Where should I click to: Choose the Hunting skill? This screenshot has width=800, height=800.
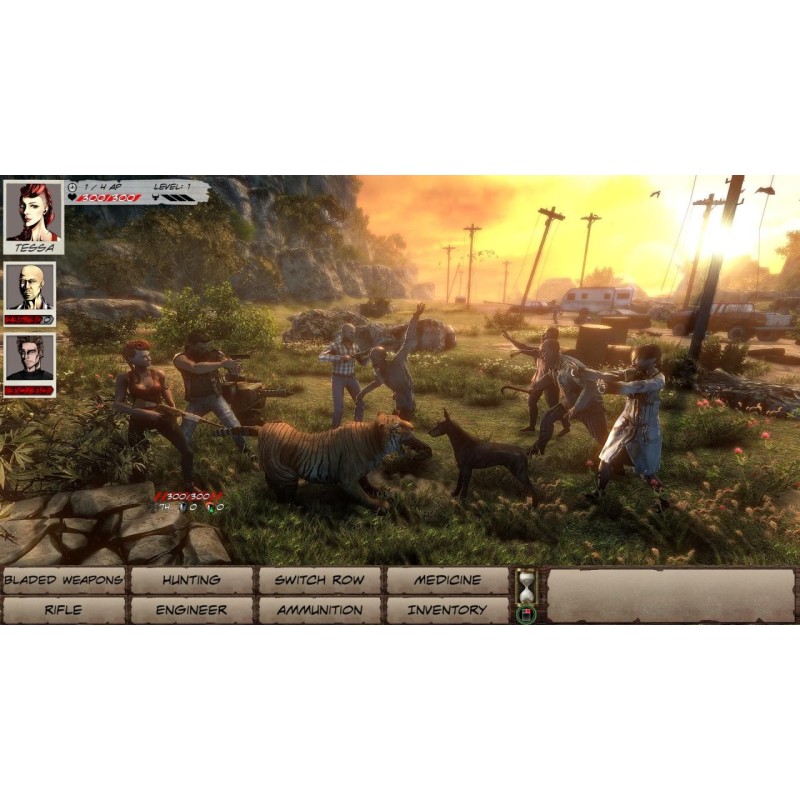(192, 580)
